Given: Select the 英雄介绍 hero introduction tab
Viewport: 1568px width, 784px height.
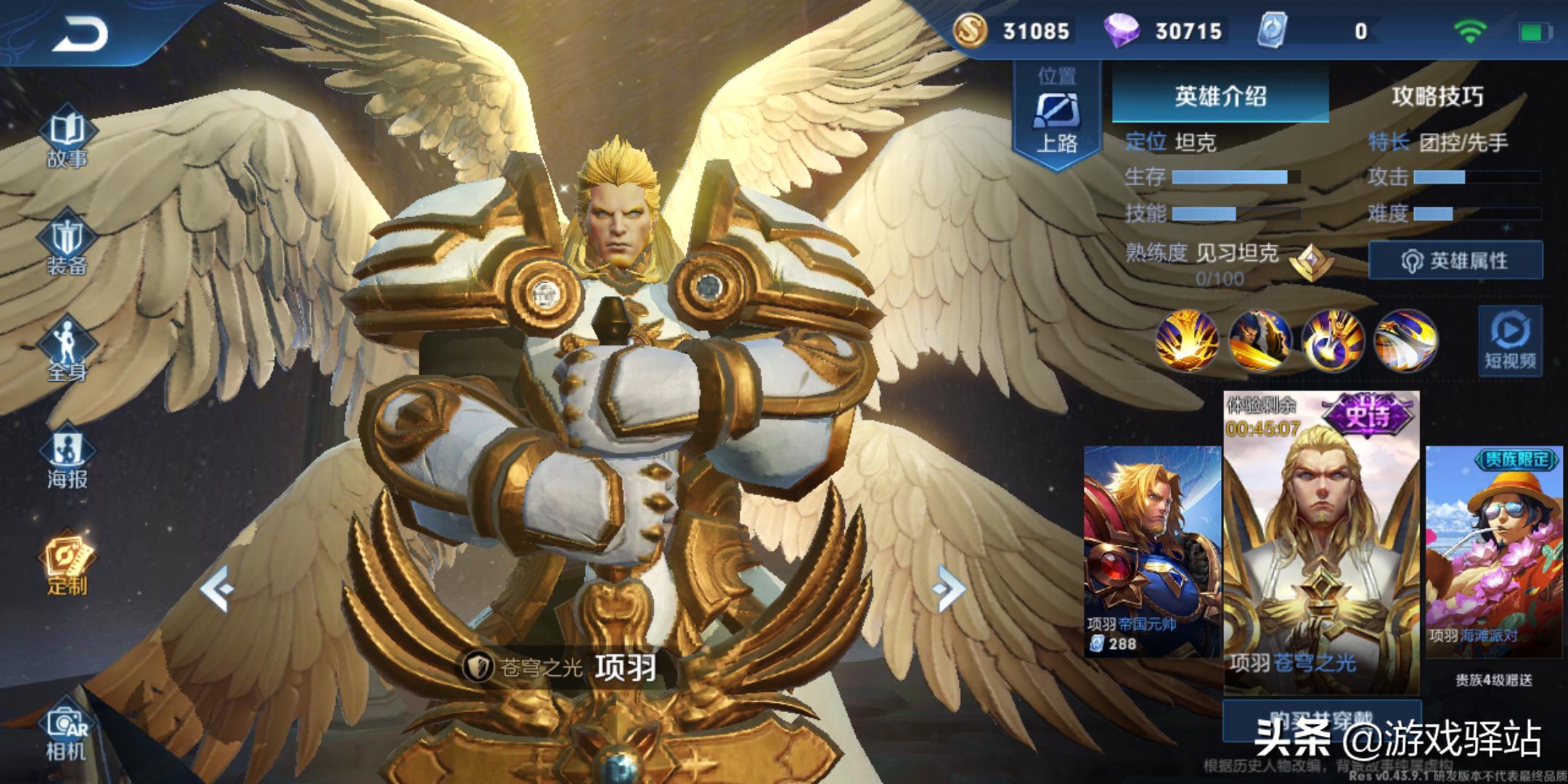Looking at the screenshot, I should [1220, 96].
